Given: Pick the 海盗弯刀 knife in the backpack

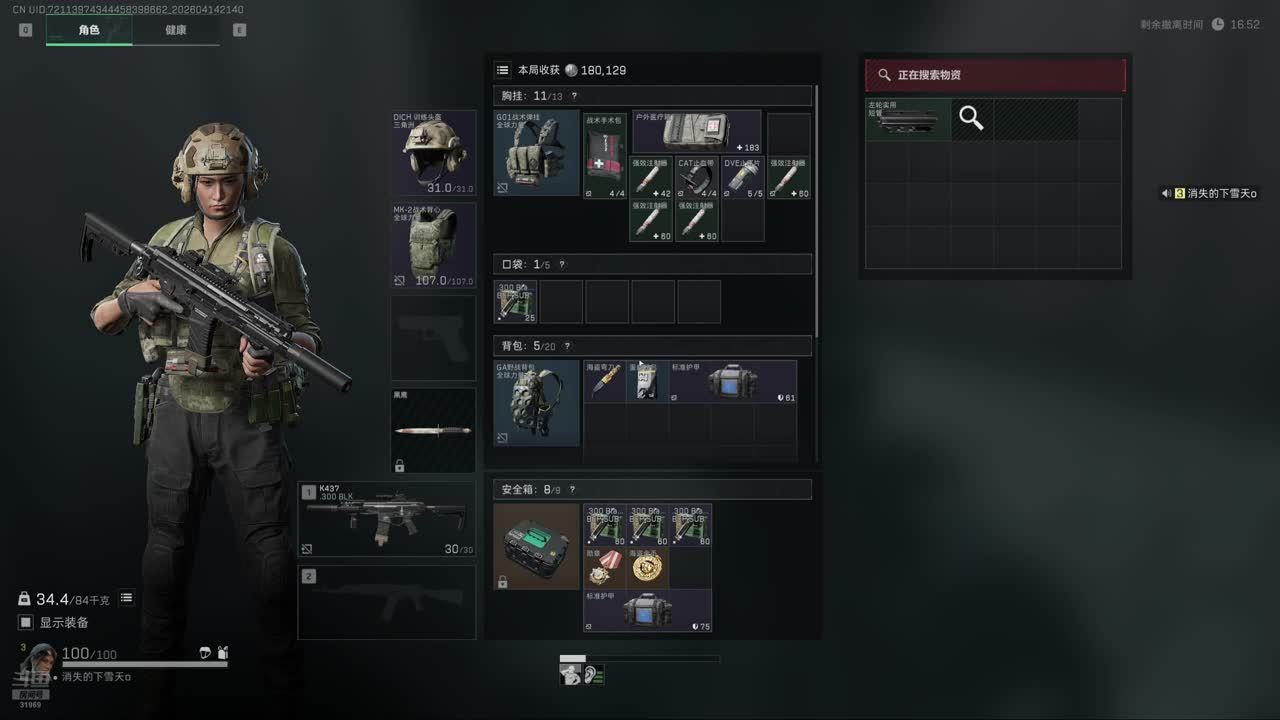Looking at the screenshot, I should (x=605, y=381).
